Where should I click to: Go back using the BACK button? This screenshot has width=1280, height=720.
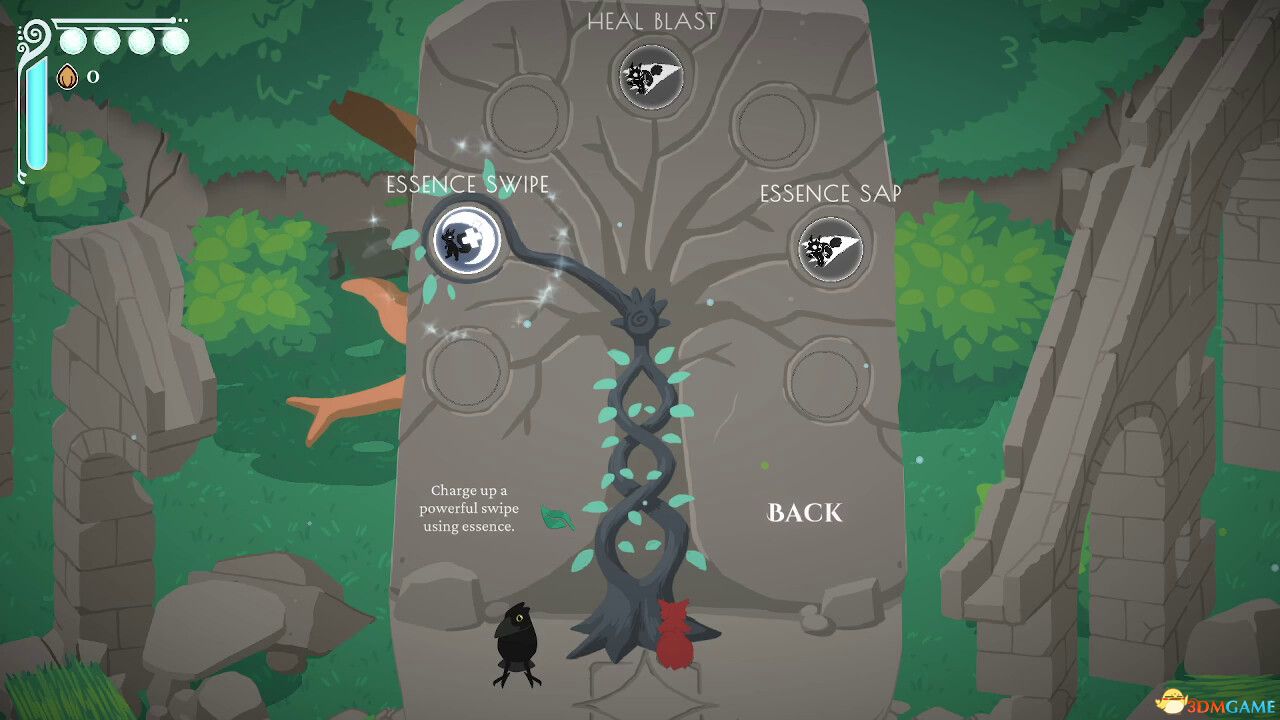pyautogui.click(x=805, y=513)
